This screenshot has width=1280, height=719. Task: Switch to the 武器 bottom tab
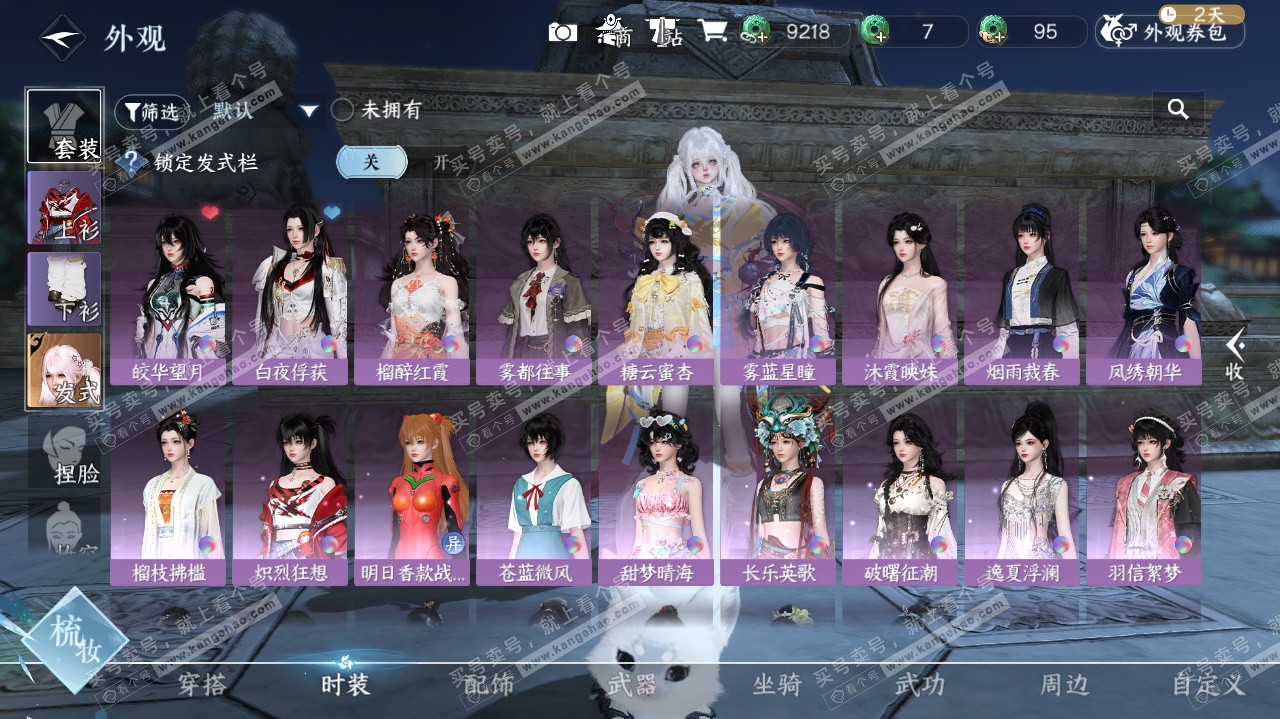click(632, 685)
